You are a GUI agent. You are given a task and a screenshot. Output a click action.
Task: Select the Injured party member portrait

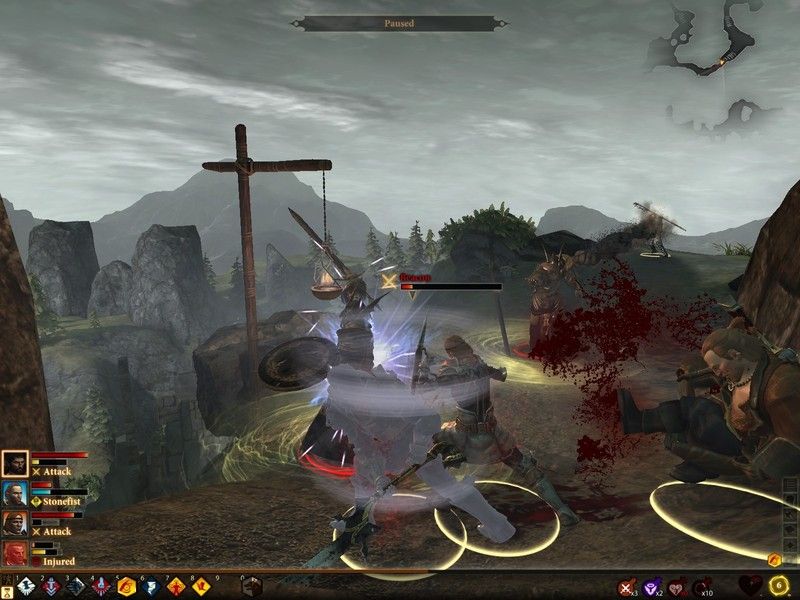15,553
